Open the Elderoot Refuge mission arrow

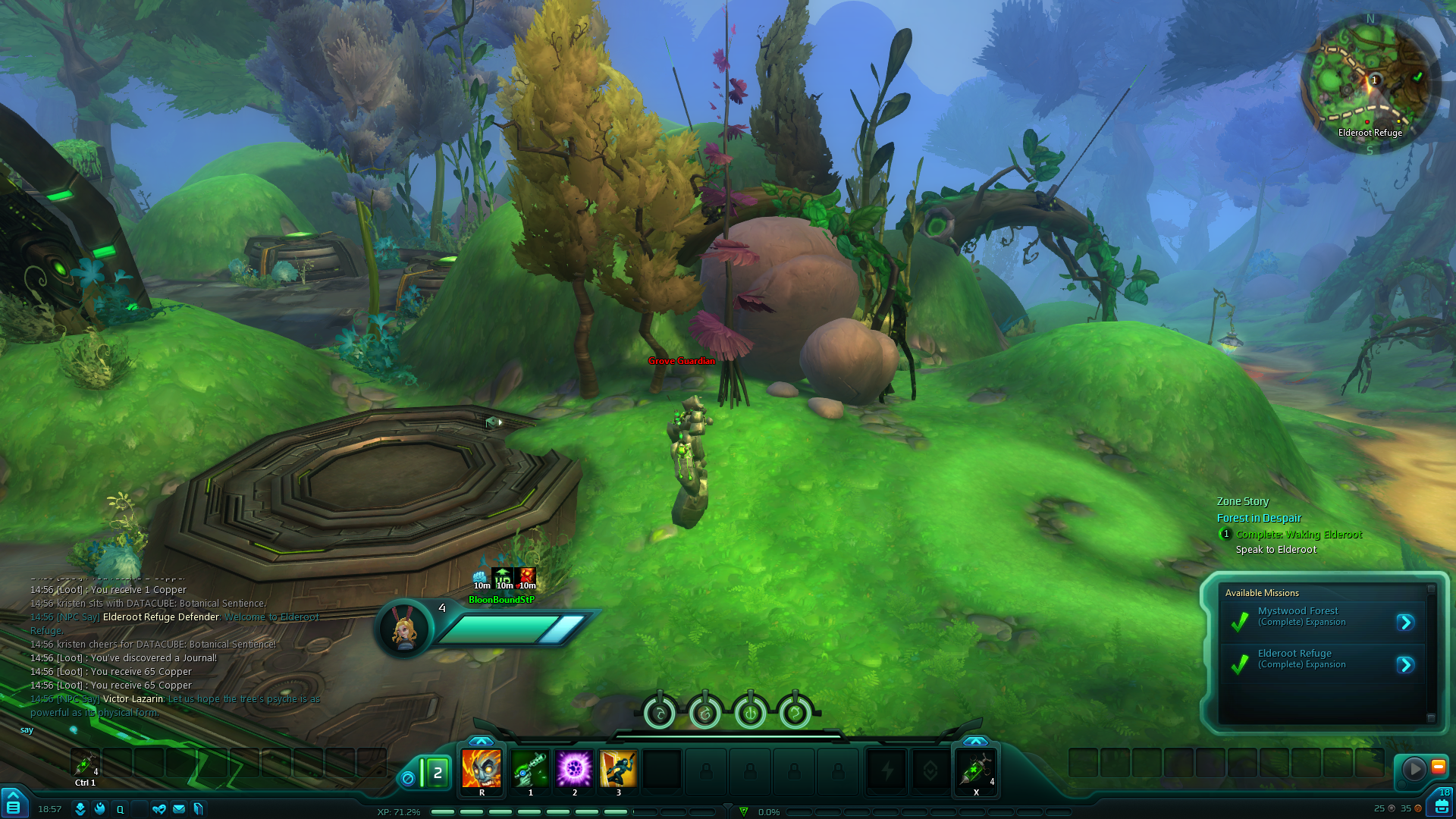pyautogui.click(x=1405, y=665)
